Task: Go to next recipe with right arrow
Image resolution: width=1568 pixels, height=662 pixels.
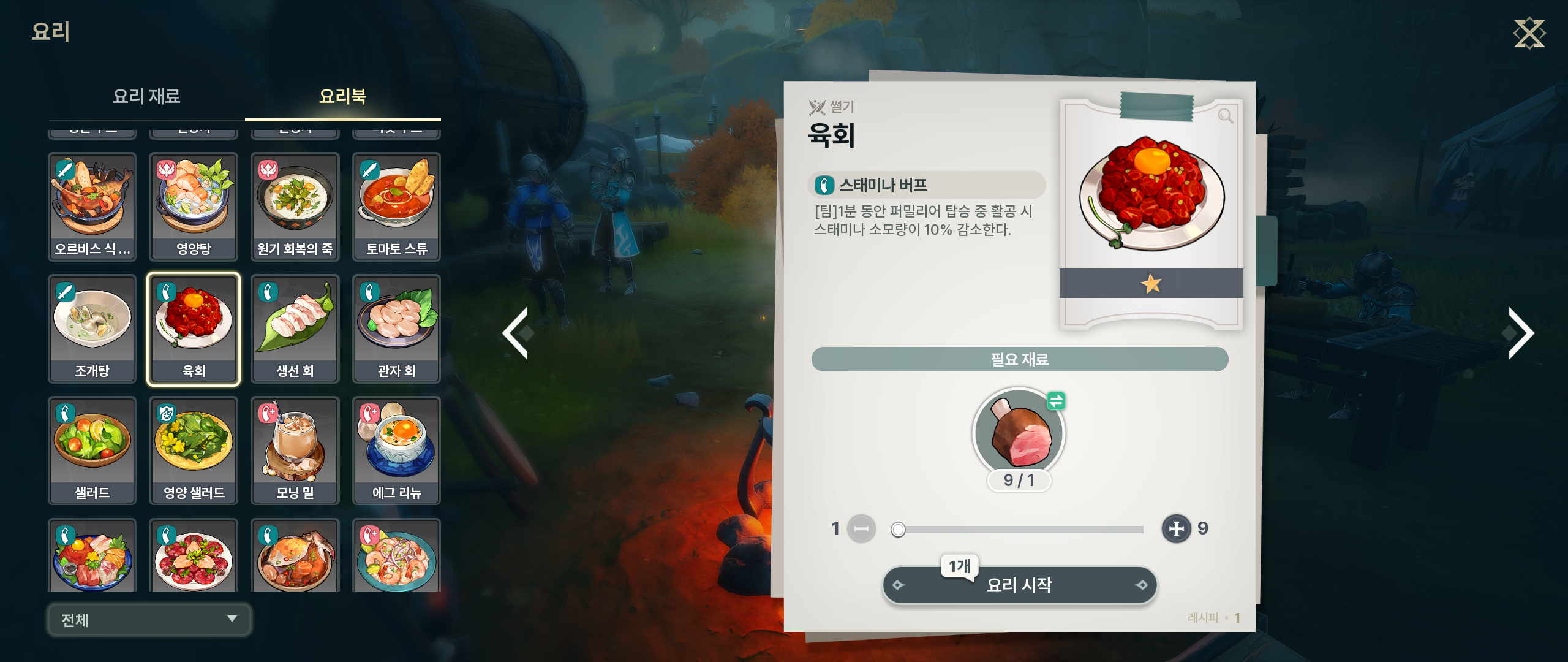Action: click(1520, 333)
